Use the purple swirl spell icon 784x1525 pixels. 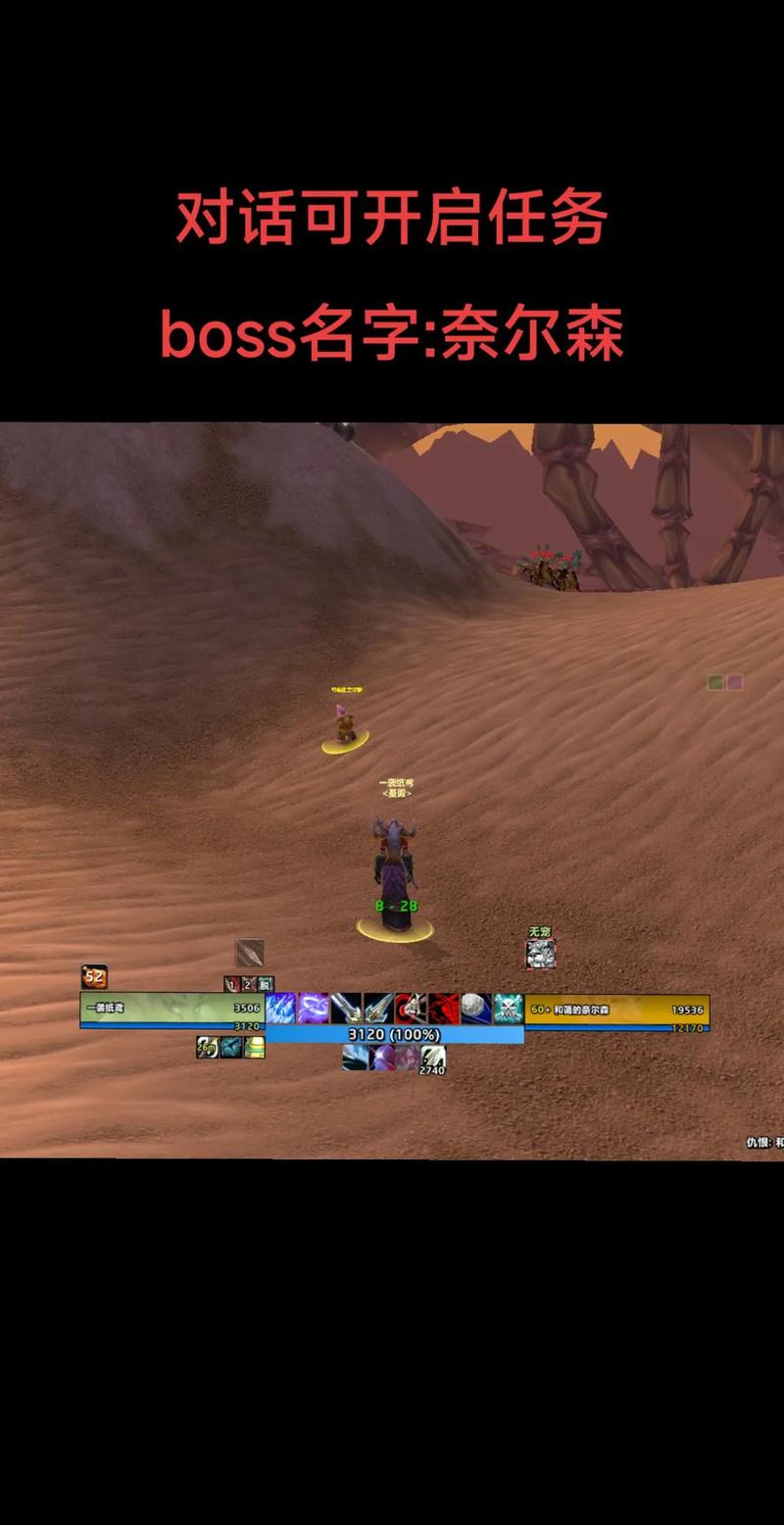click(314, 1008)
